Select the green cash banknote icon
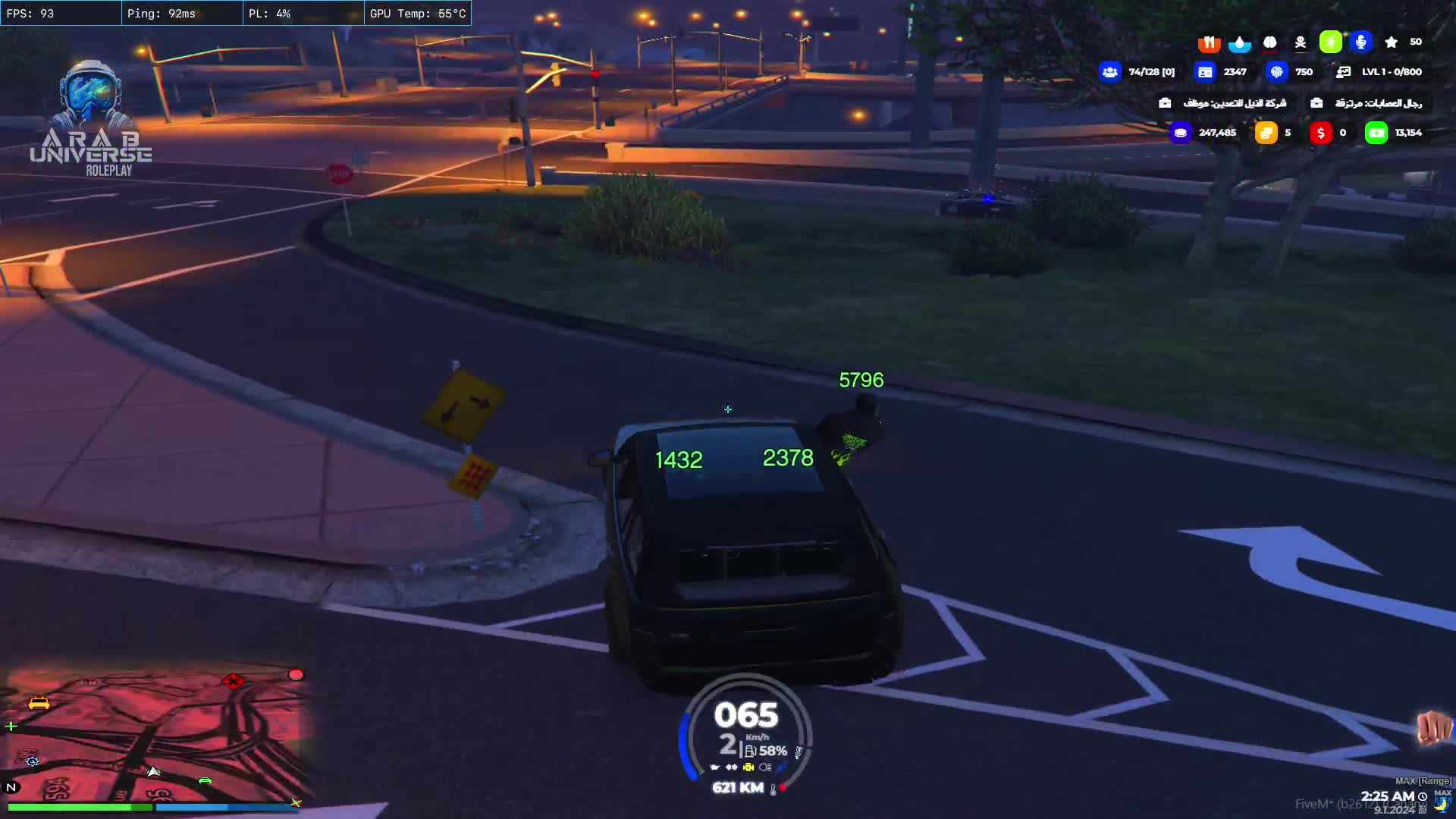Viewport: 1456px width, 819px height. 1376,133
